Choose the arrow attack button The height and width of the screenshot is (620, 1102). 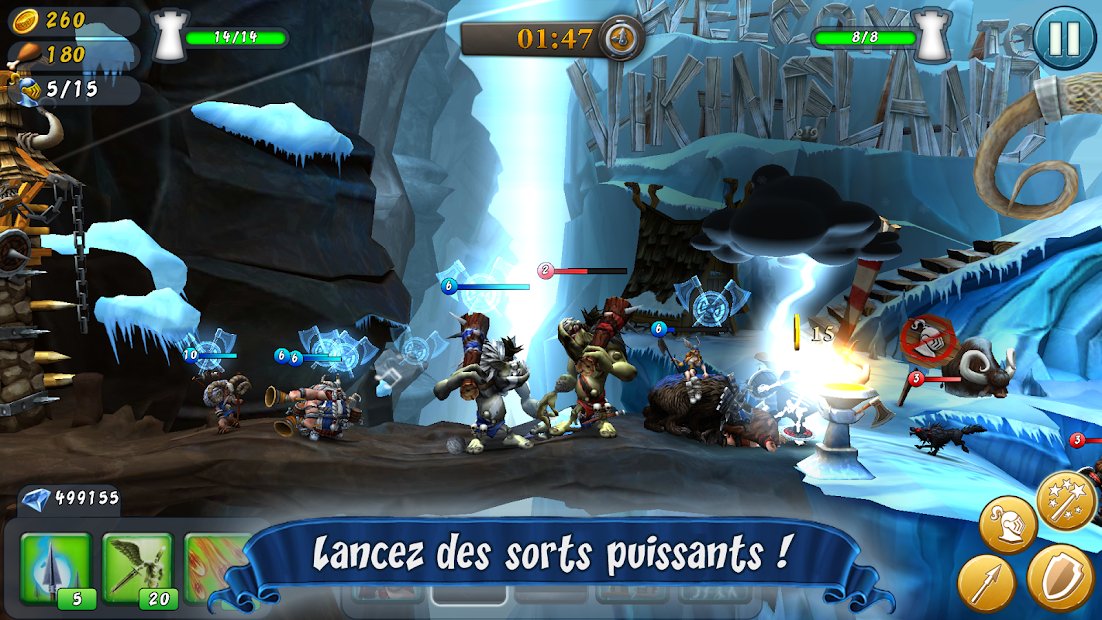(x=986, y=583)
